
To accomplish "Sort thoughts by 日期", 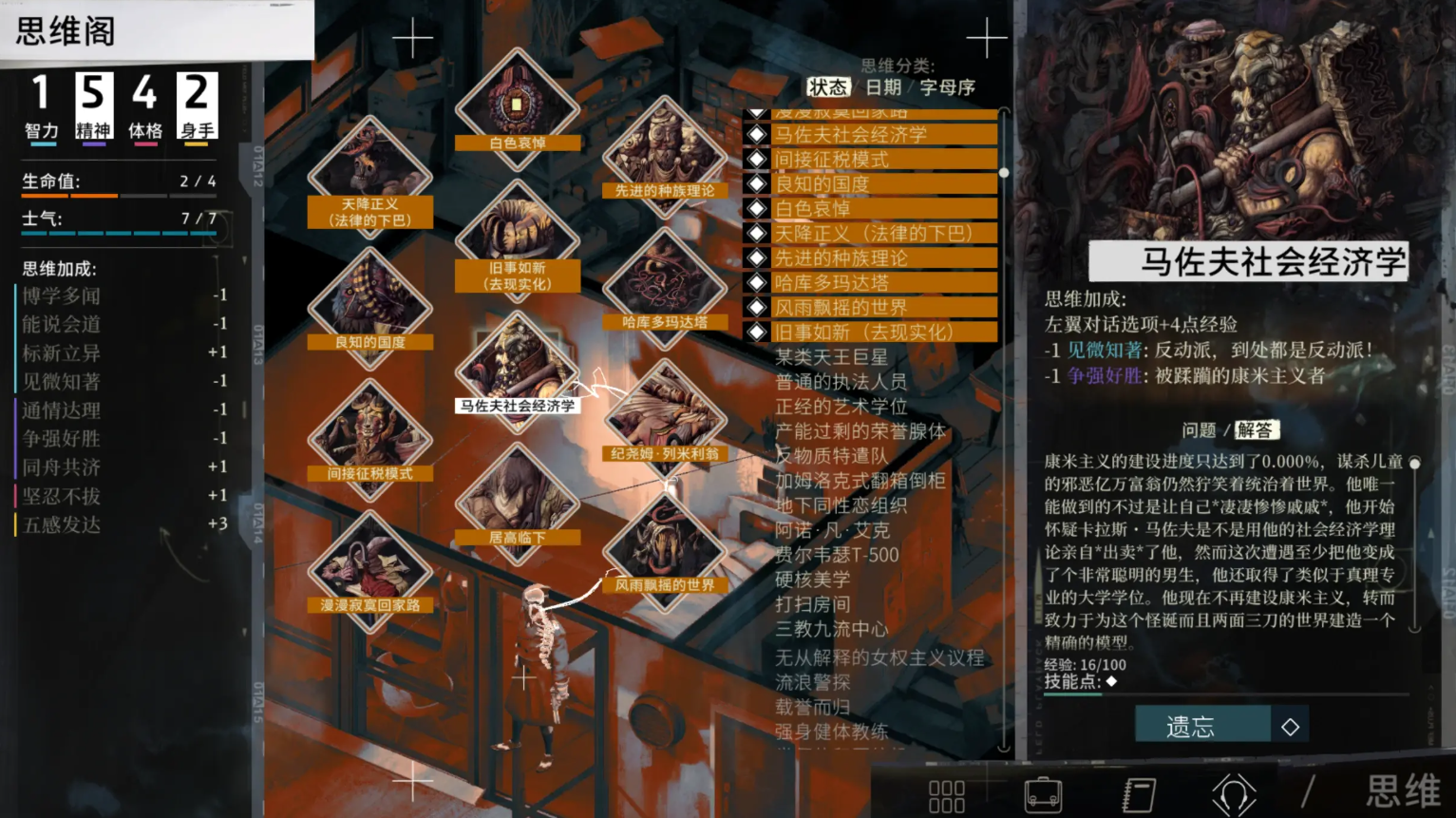I will [x=883, y=87].
